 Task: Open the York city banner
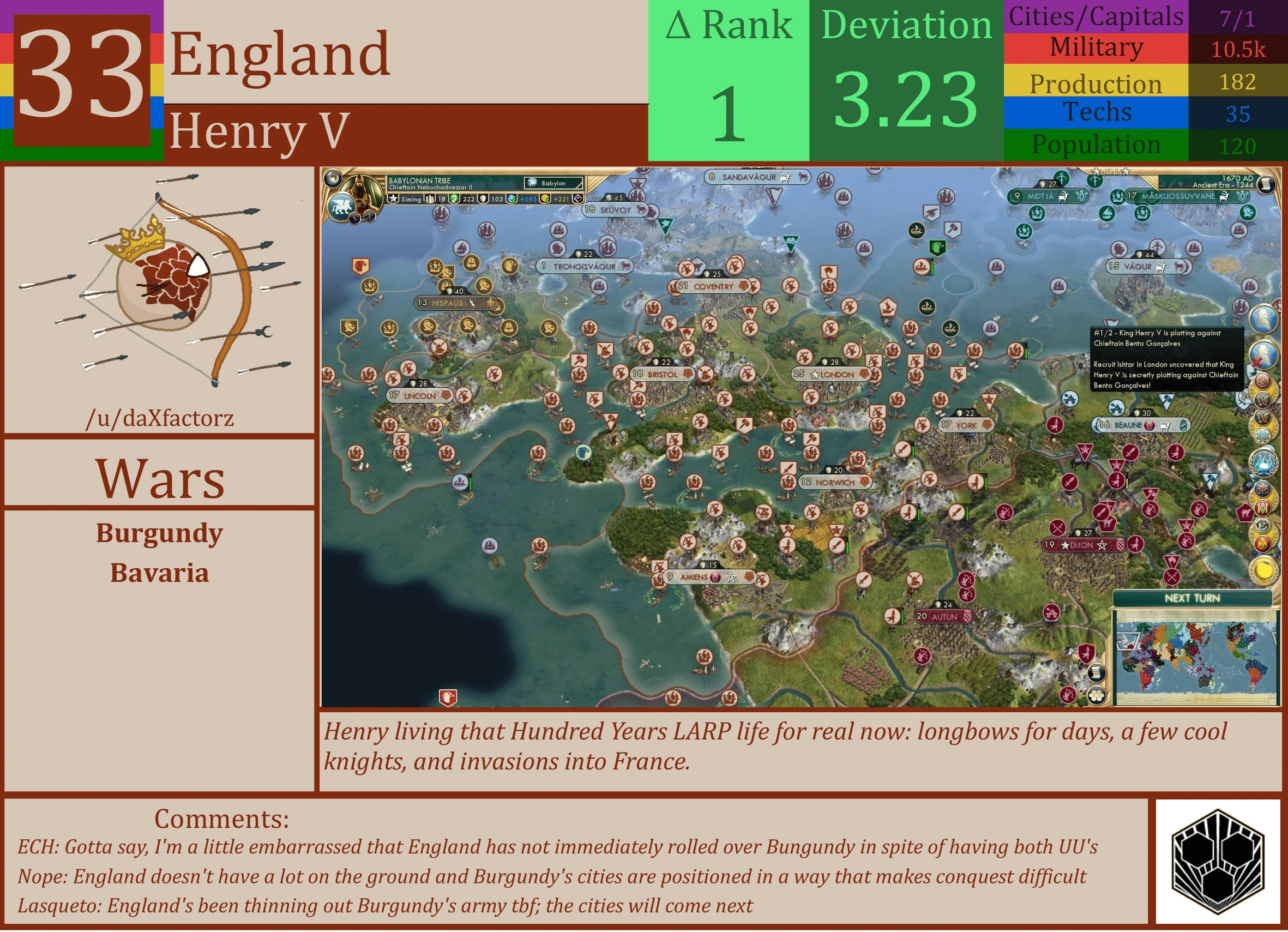point(967,424)
